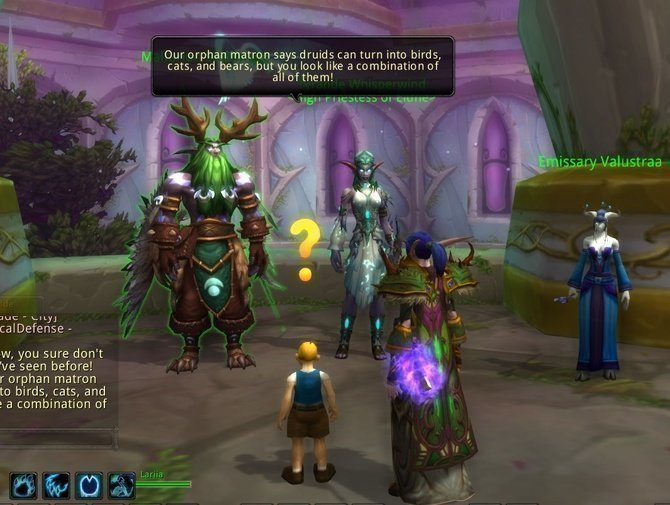Select the glowing crescent ring form icon
Viewport: 670px width, 505px height.
click(x=89, y=486)
